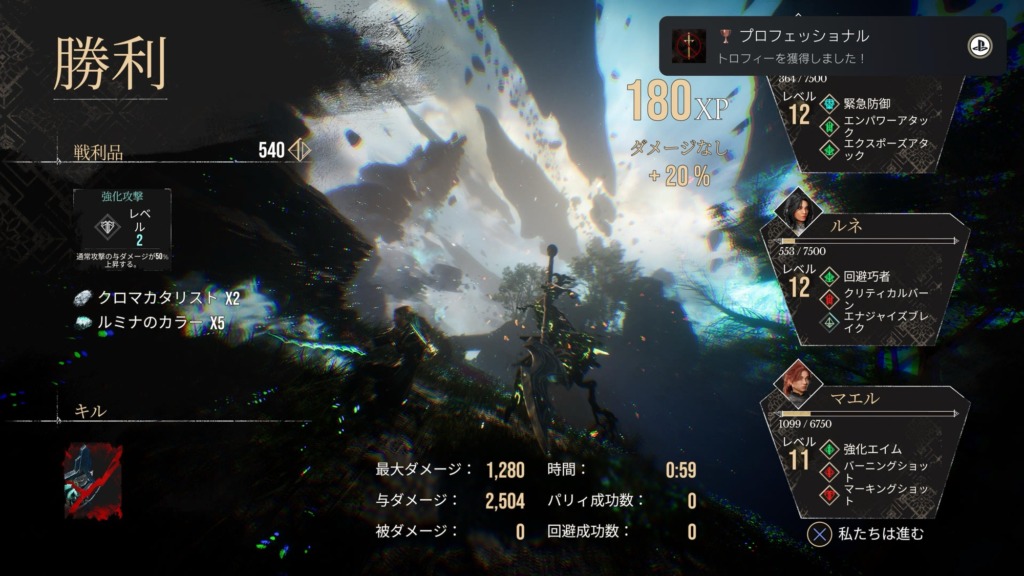Click the クリティカルバーン skill icon
The image size is (1024, 576).
pos(828,298)
